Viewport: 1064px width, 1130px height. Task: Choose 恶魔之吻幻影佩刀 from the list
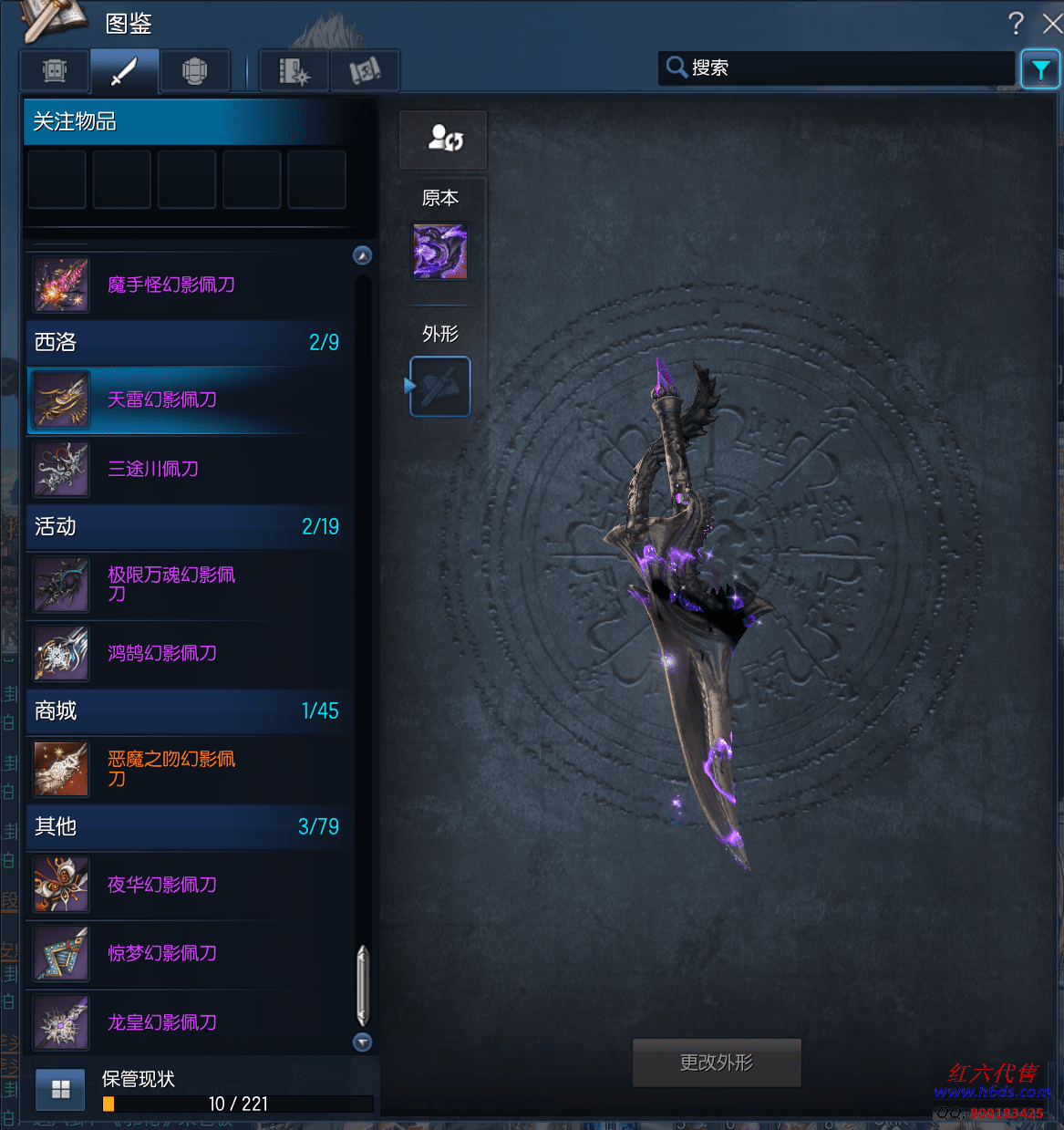171,768
